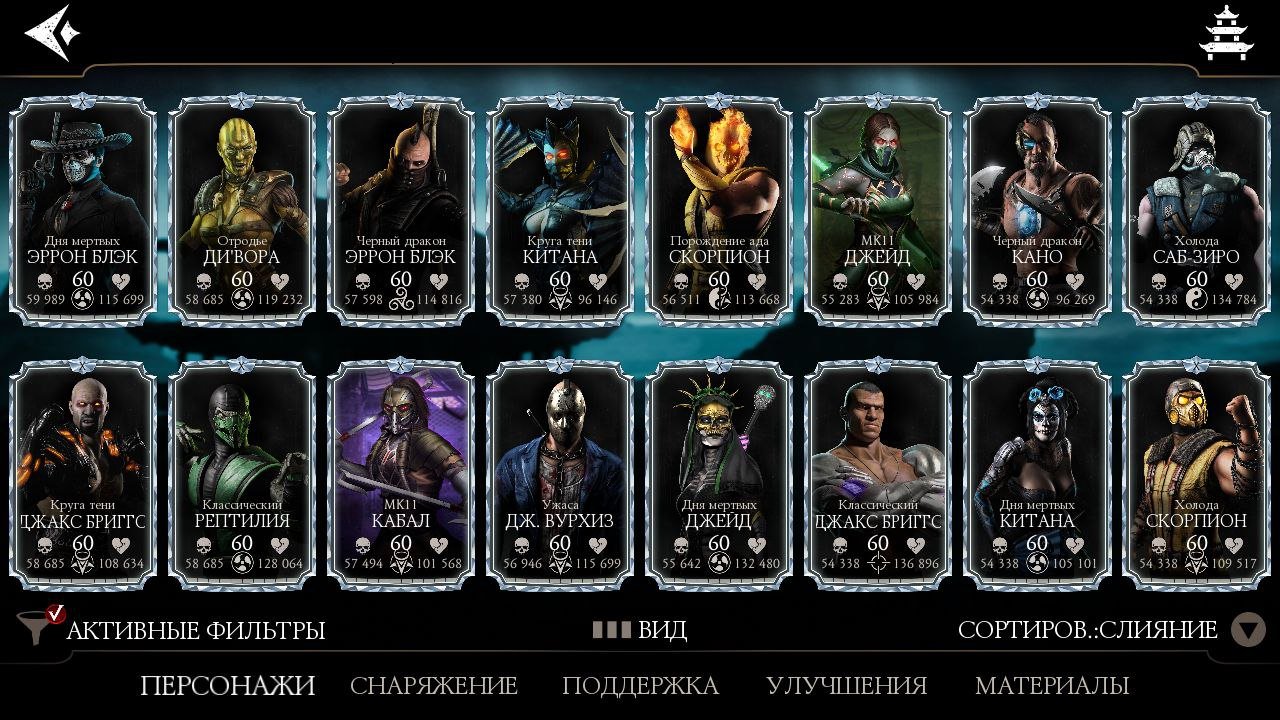Select the День мертвых Эррон Блэк card
Viewport: 1280px width, 720px height.
(x=83, y=208)
